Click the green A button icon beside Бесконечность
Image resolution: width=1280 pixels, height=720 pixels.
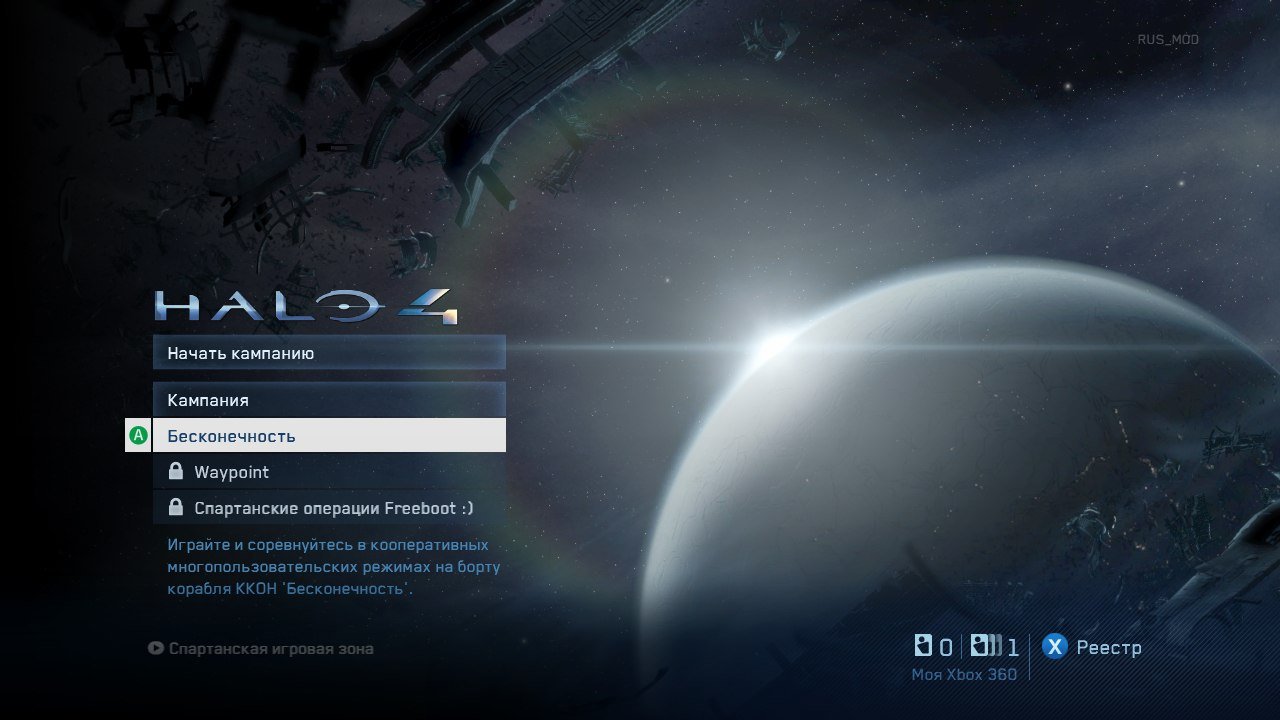click(138, 435)
